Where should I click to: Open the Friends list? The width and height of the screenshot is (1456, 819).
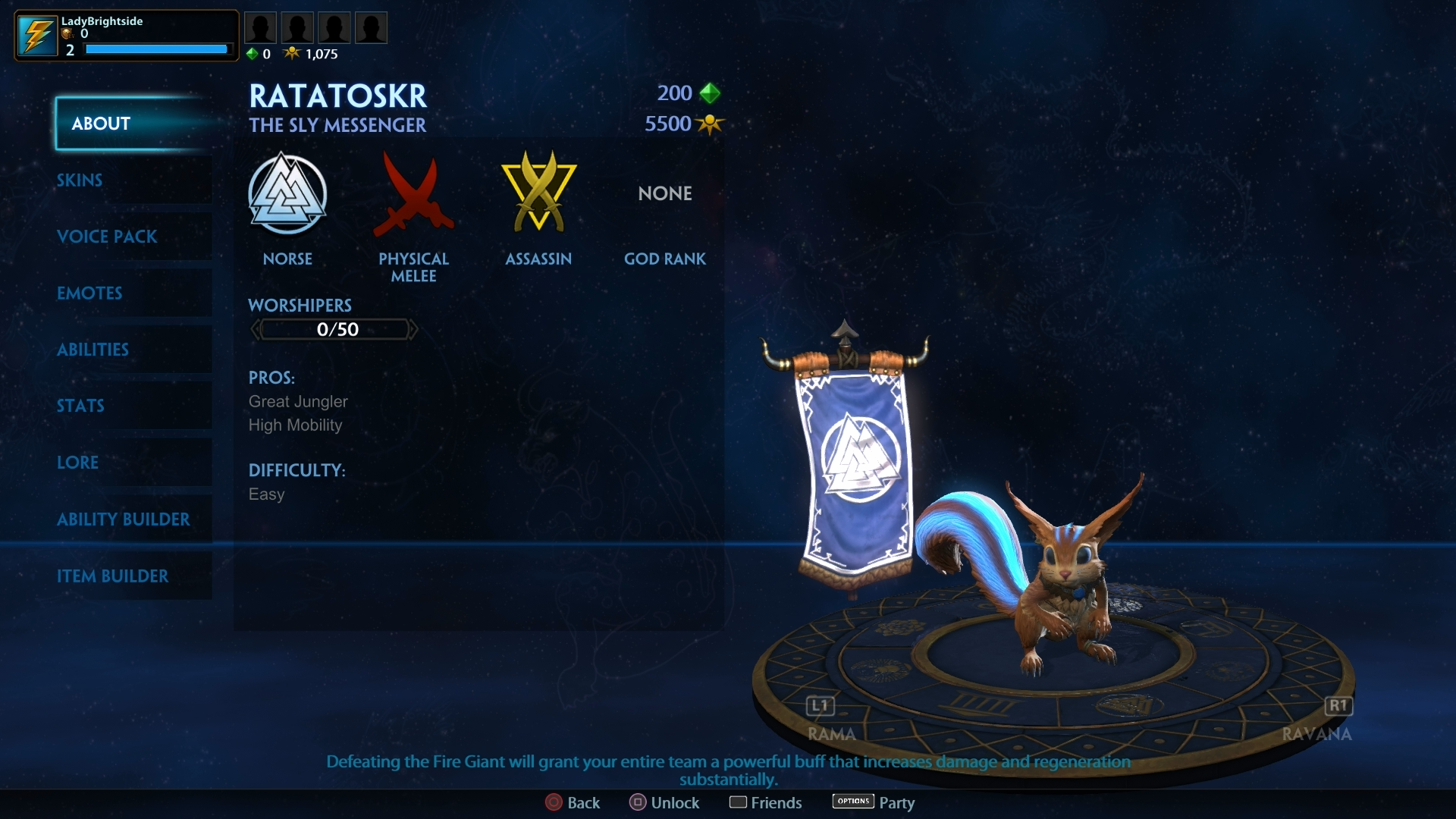pyautogui.click(x=765, y=802)
